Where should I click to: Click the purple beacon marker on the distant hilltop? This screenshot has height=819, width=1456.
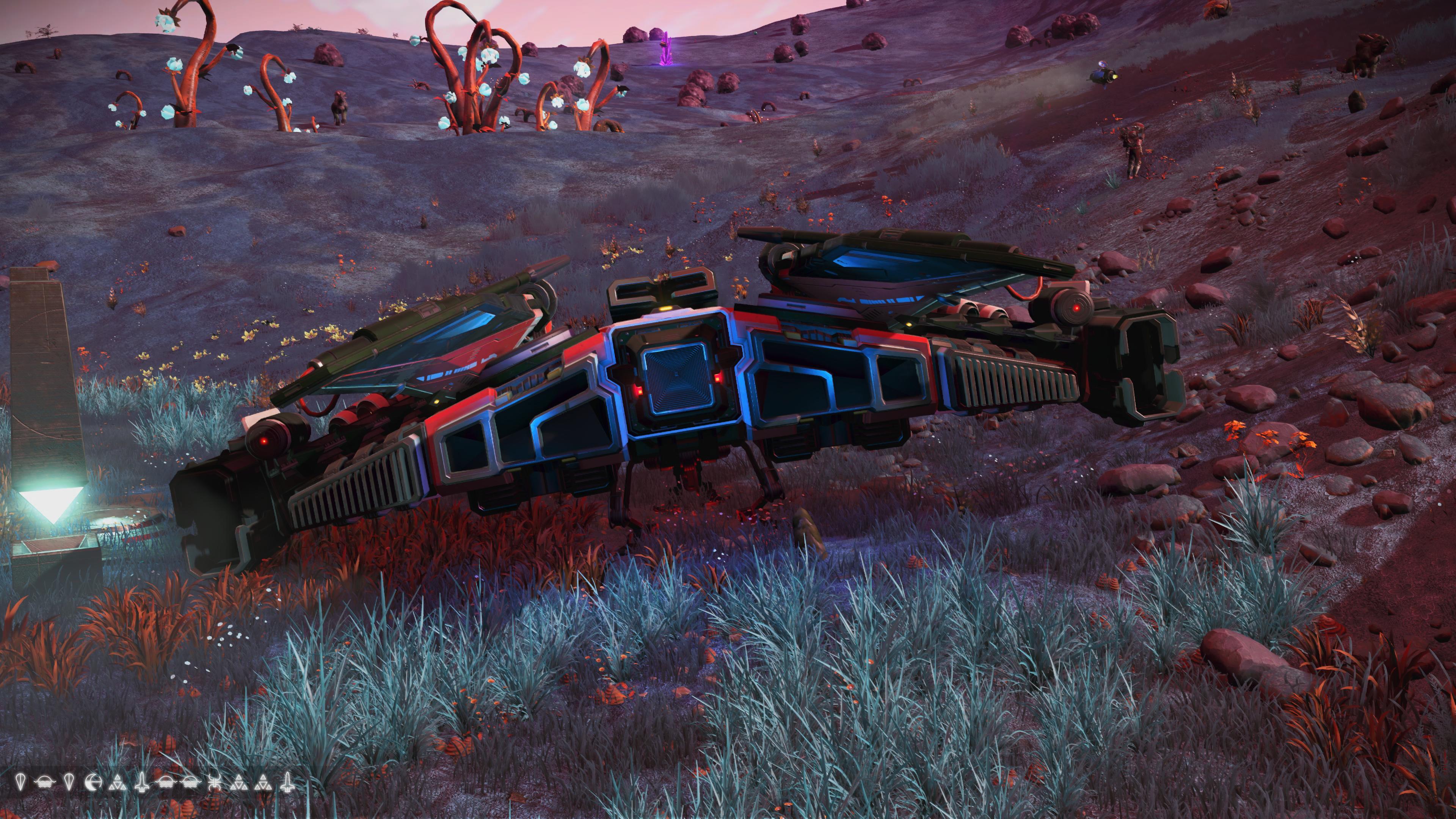[667, 50]
